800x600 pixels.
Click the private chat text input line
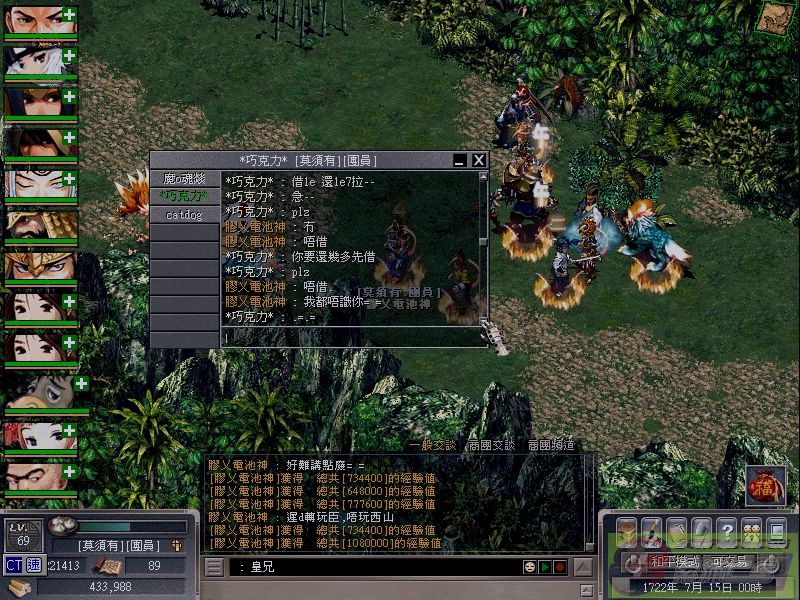[350, 338]
